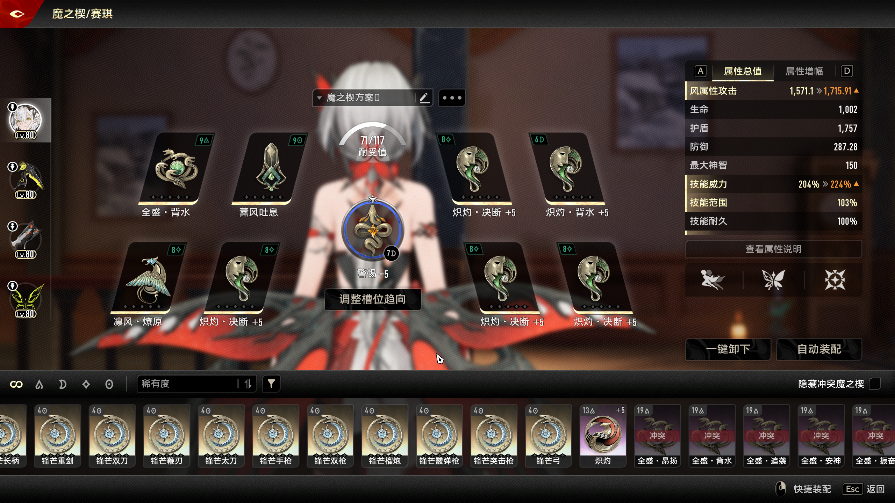Select the white-haired character portrait
This screenshot has width=895, height=503.
pyautogui.click(x=23, y=121)
